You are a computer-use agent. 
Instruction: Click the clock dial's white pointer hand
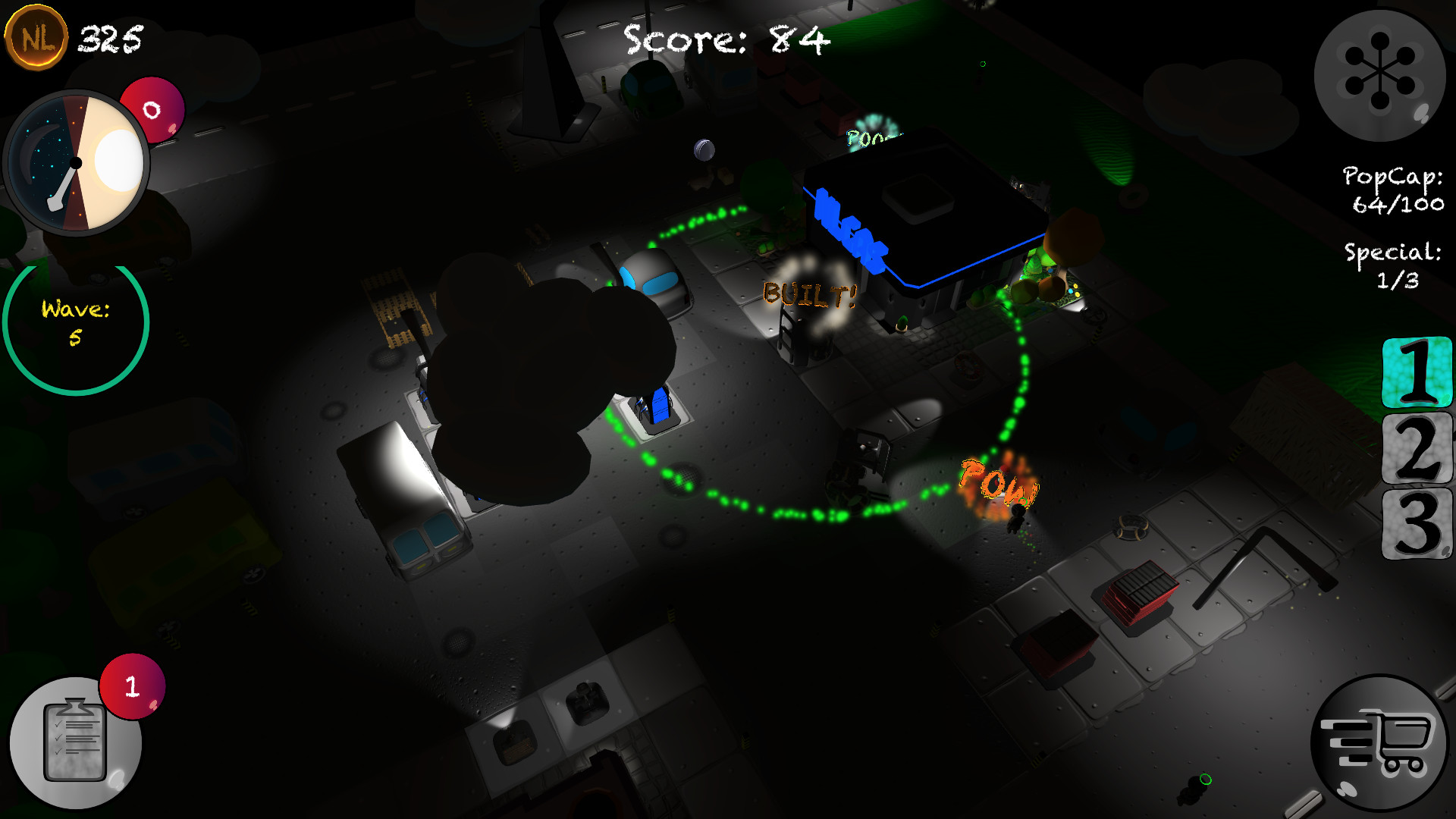tap(63, 184)
